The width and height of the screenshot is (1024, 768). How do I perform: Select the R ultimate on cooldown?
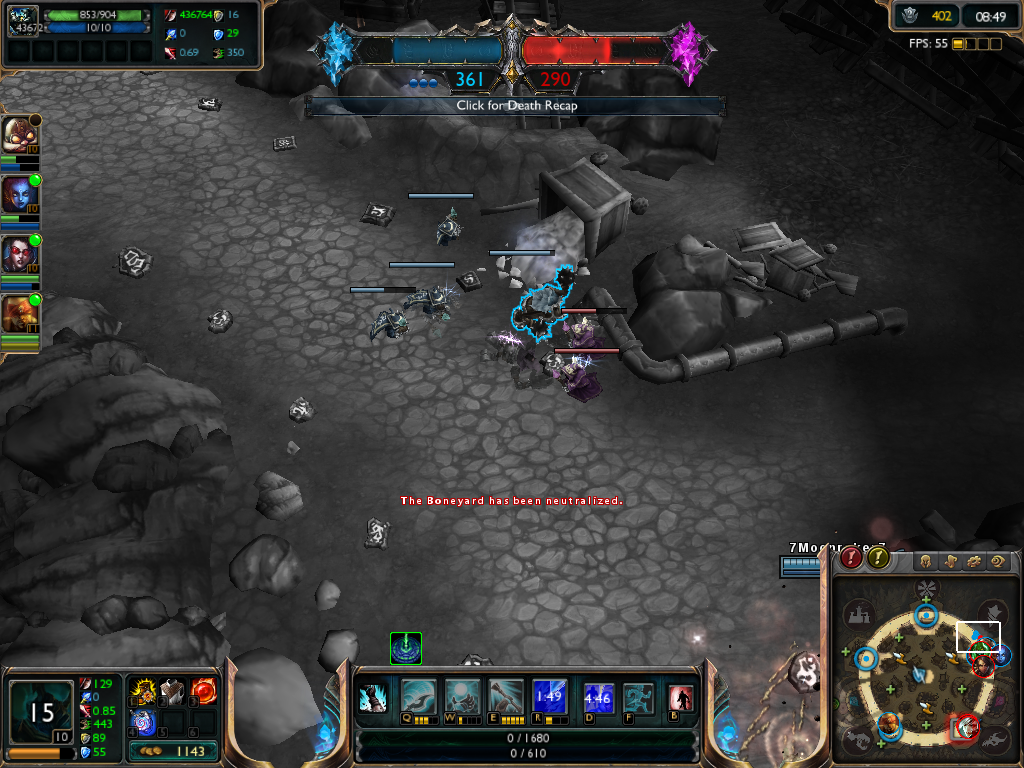tap(550, 694)
